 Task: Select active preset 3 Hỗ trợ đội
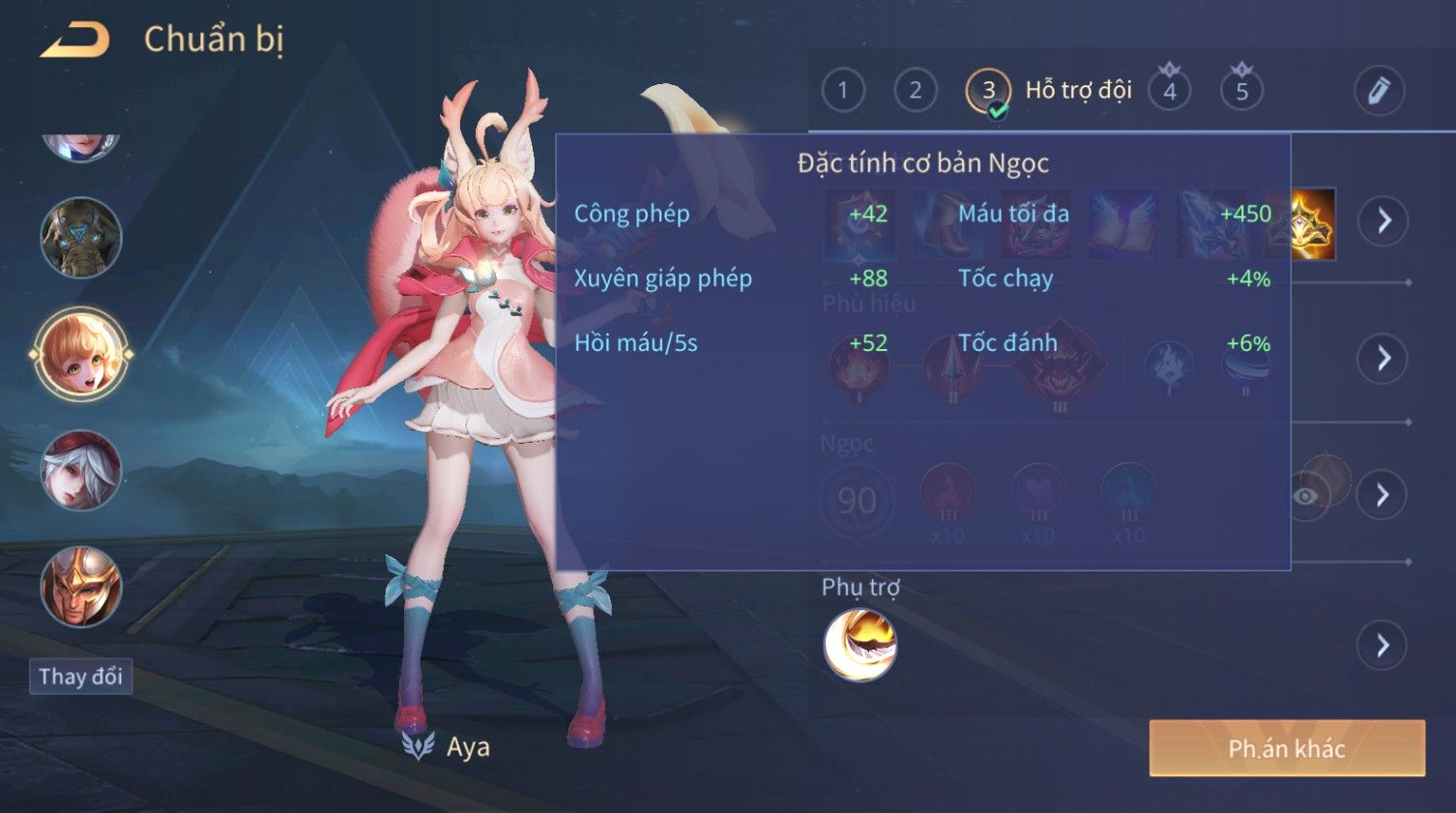988,91
